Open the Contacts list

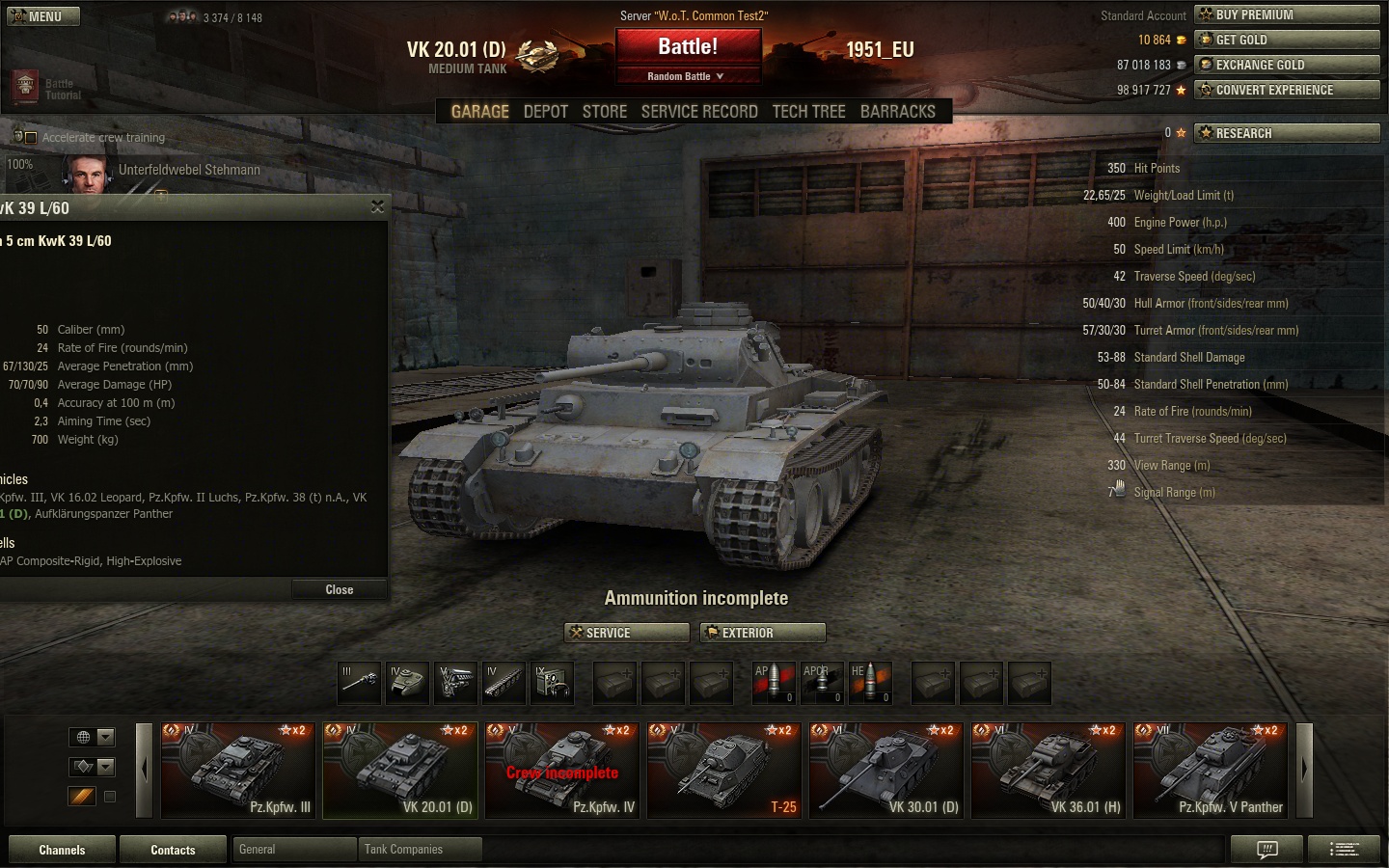(x=173, y=850)
